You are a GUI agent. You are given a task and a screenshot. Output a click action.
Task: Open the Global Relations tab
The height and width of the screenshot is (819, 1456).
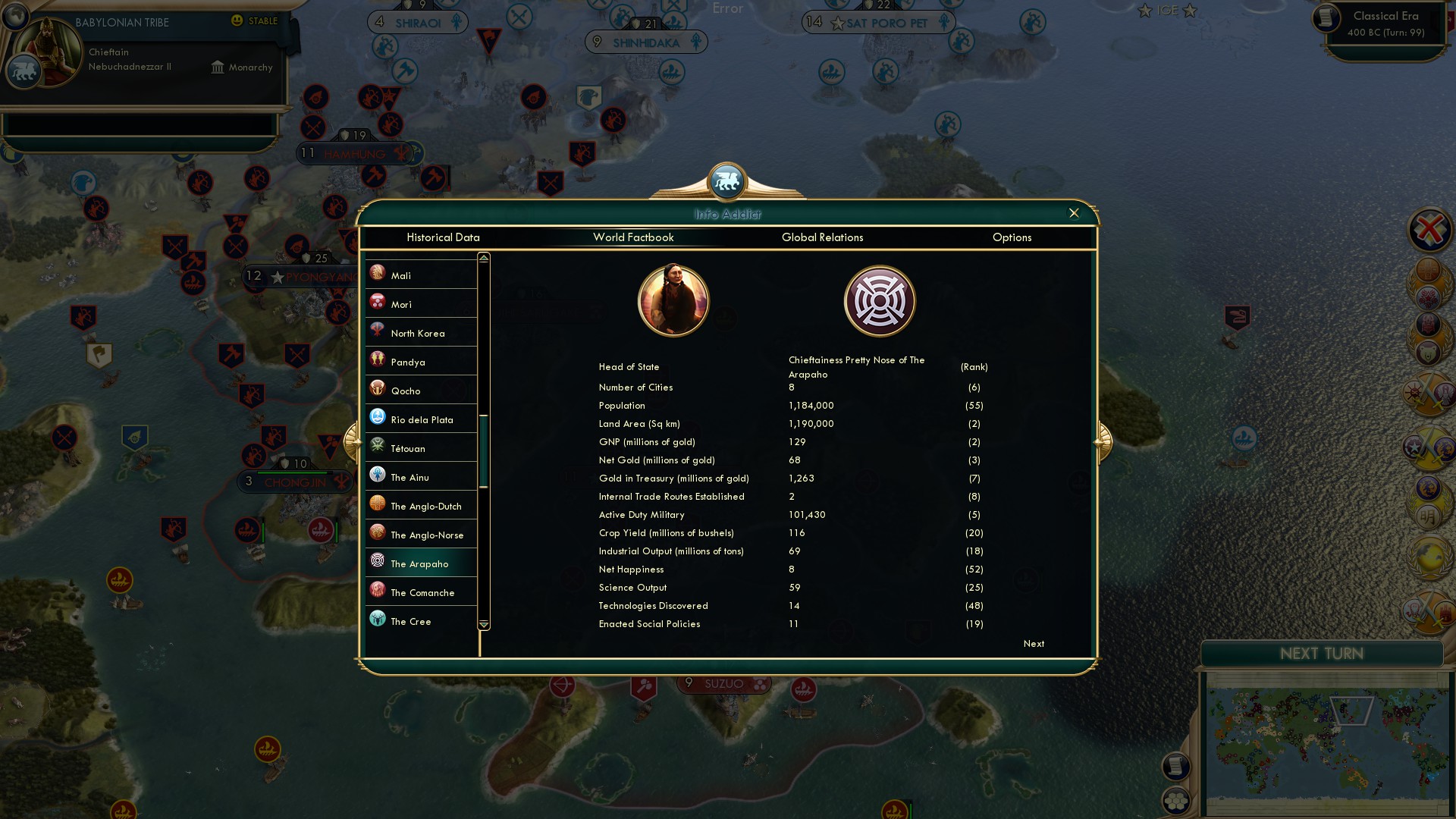tap(823, 237)
